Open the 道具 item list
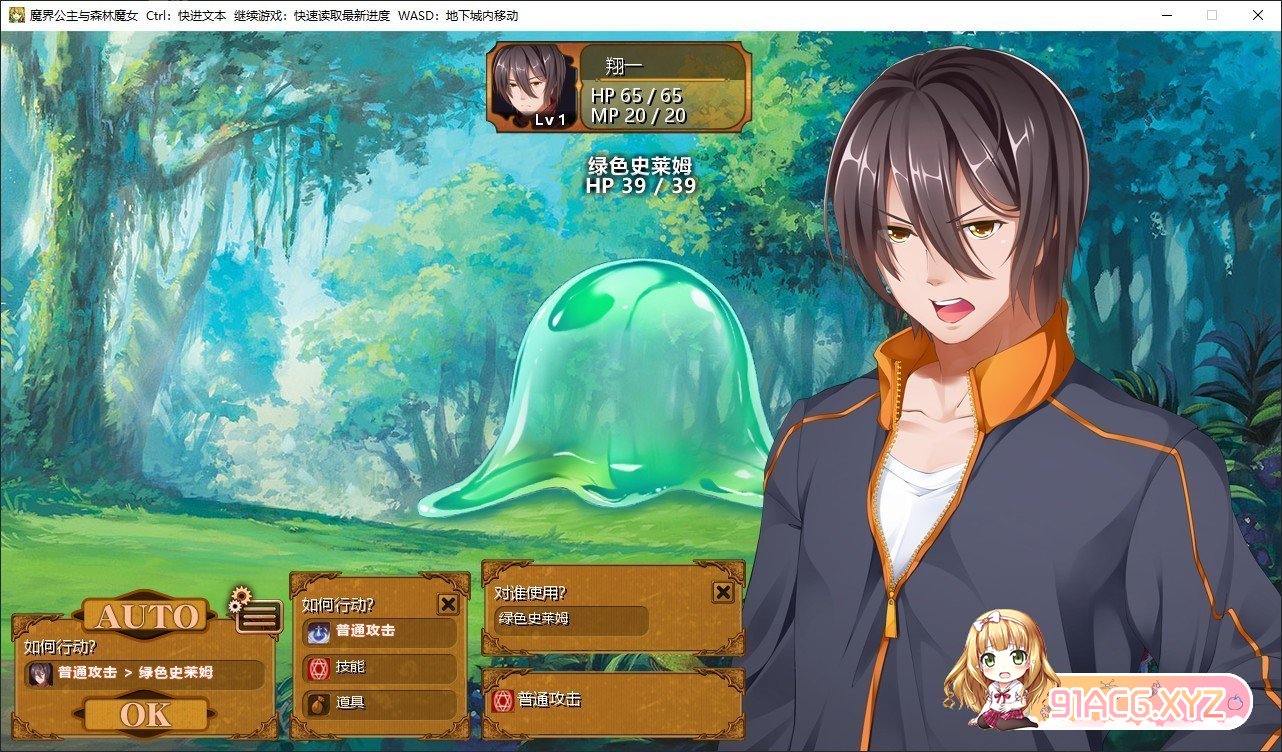 379,703
